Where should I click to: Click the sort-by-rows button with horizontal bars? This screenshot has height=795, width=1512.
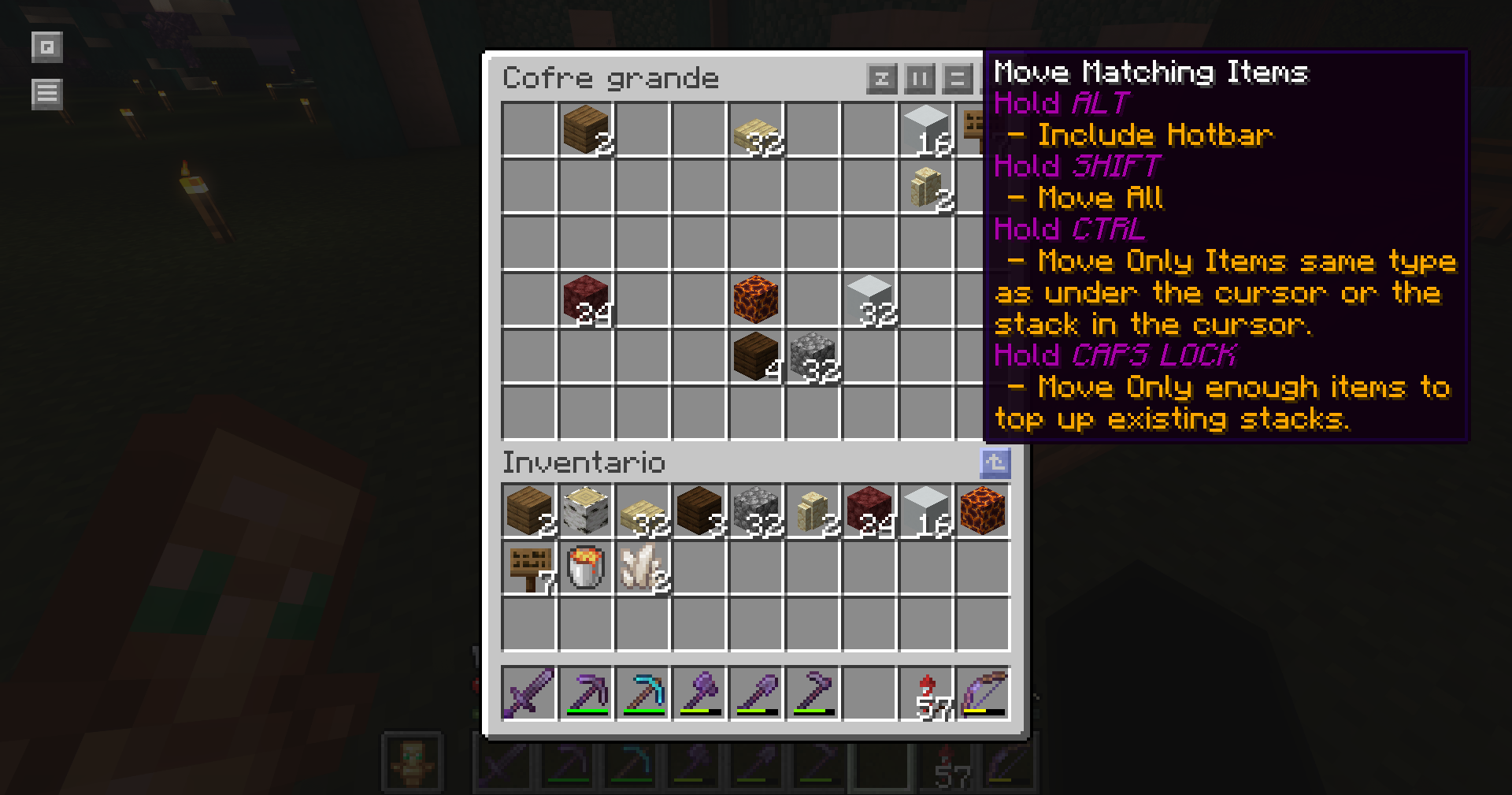click(x=958, y=79)
